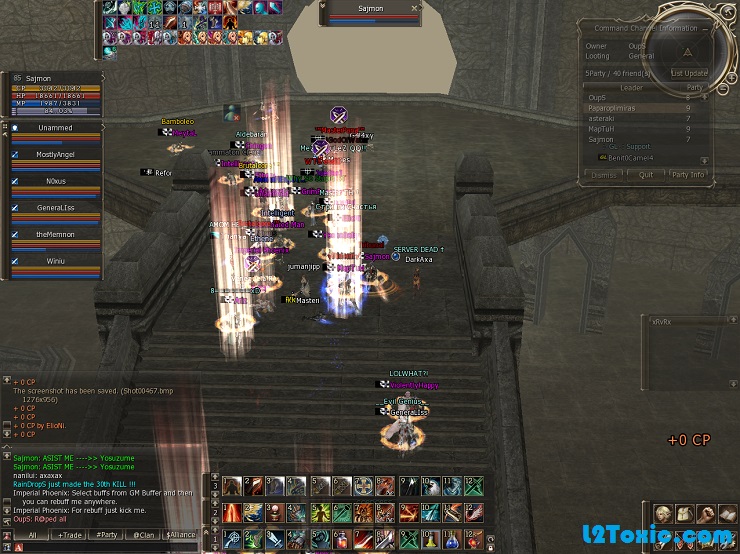Switch to the All chat tab
This screenshot has height=554, width=740.
pos(33,535)
